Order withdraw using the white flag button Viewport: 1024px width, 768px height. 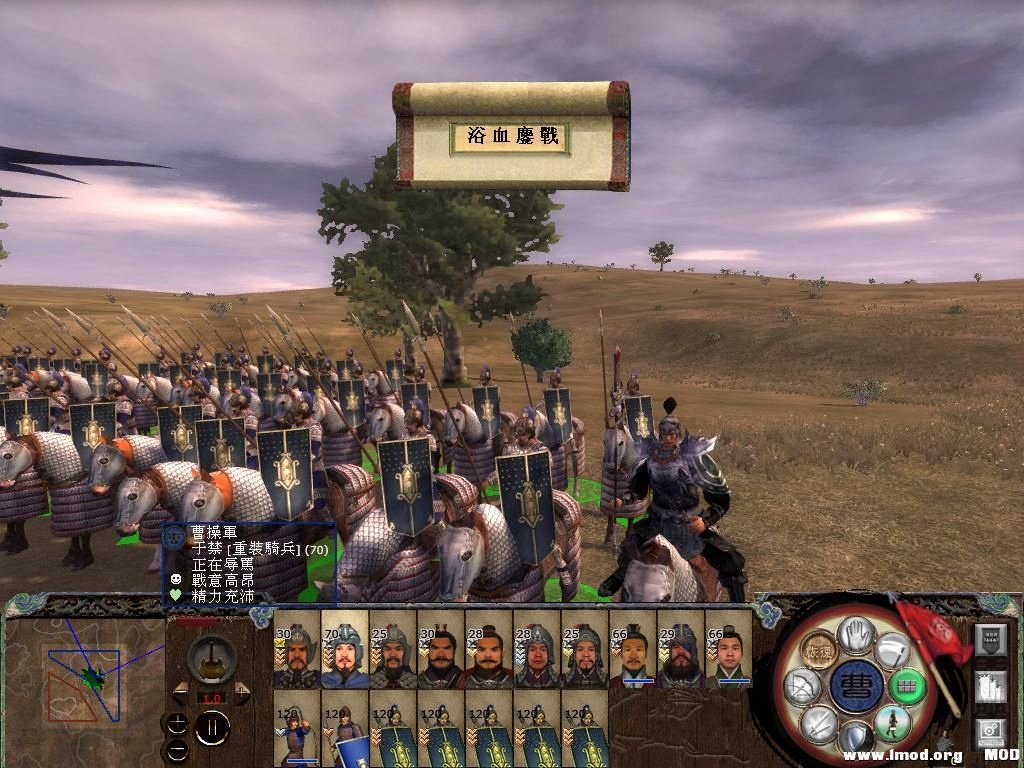(893, 650)
